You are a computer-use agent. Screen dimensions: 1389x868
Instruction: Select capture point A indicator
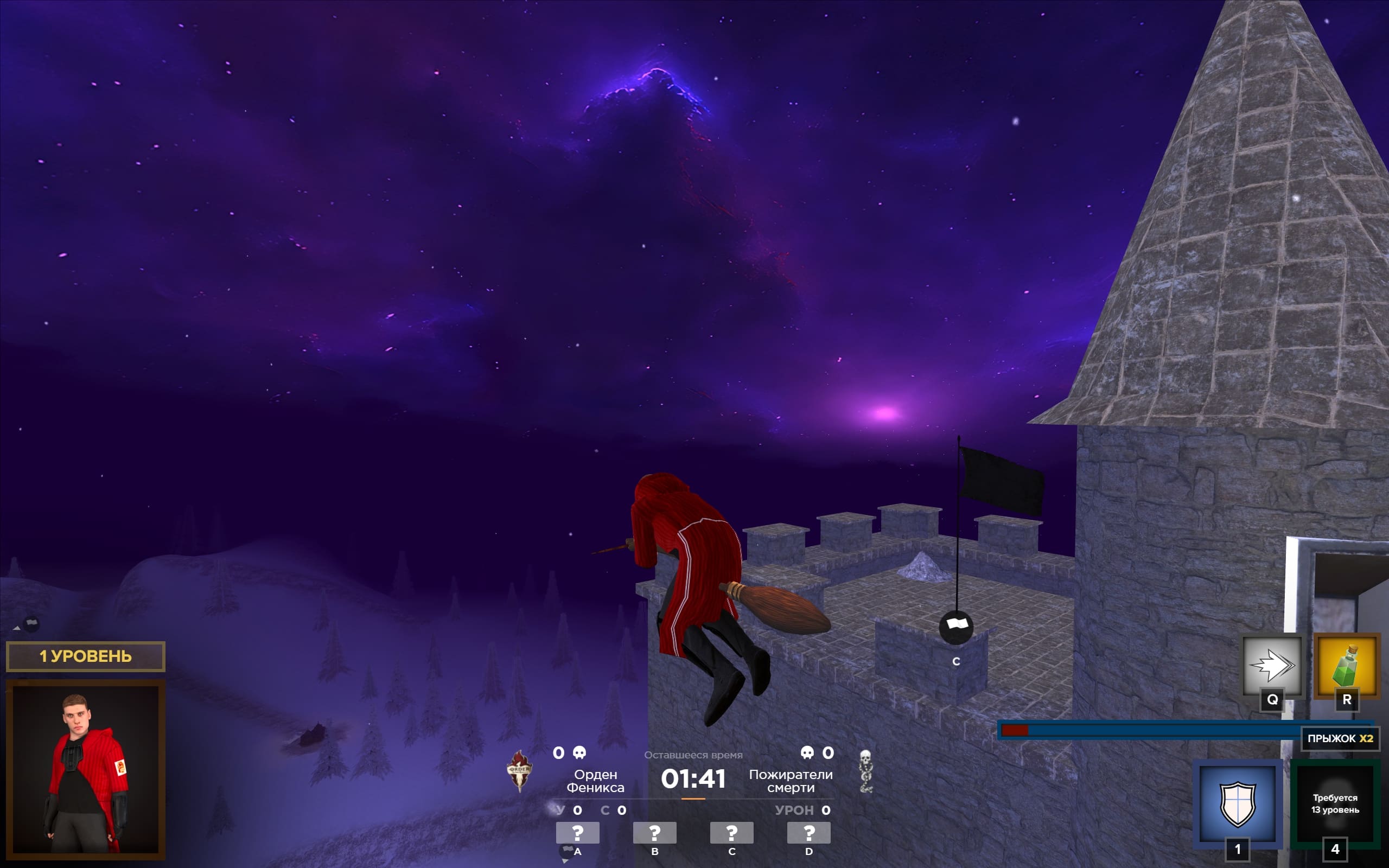tap(577, 832)
